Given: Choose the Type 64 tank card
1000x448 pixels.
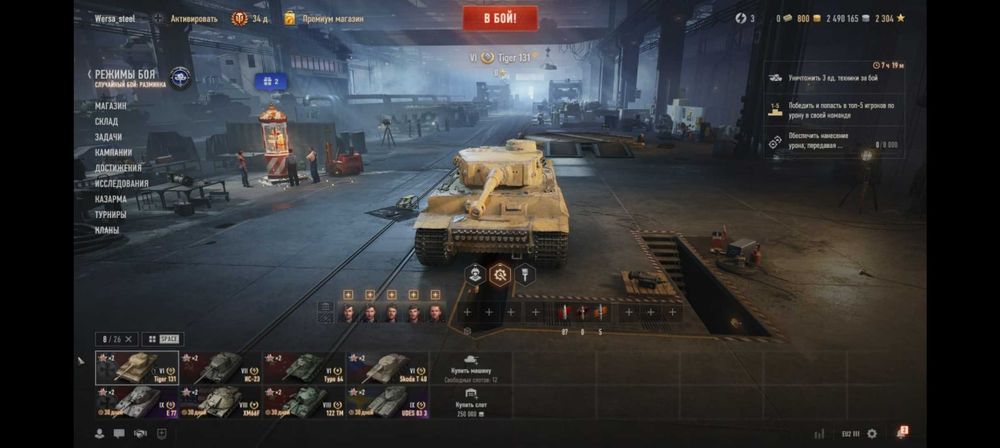Looking at the screenshot, I should [x=304, y=368].
